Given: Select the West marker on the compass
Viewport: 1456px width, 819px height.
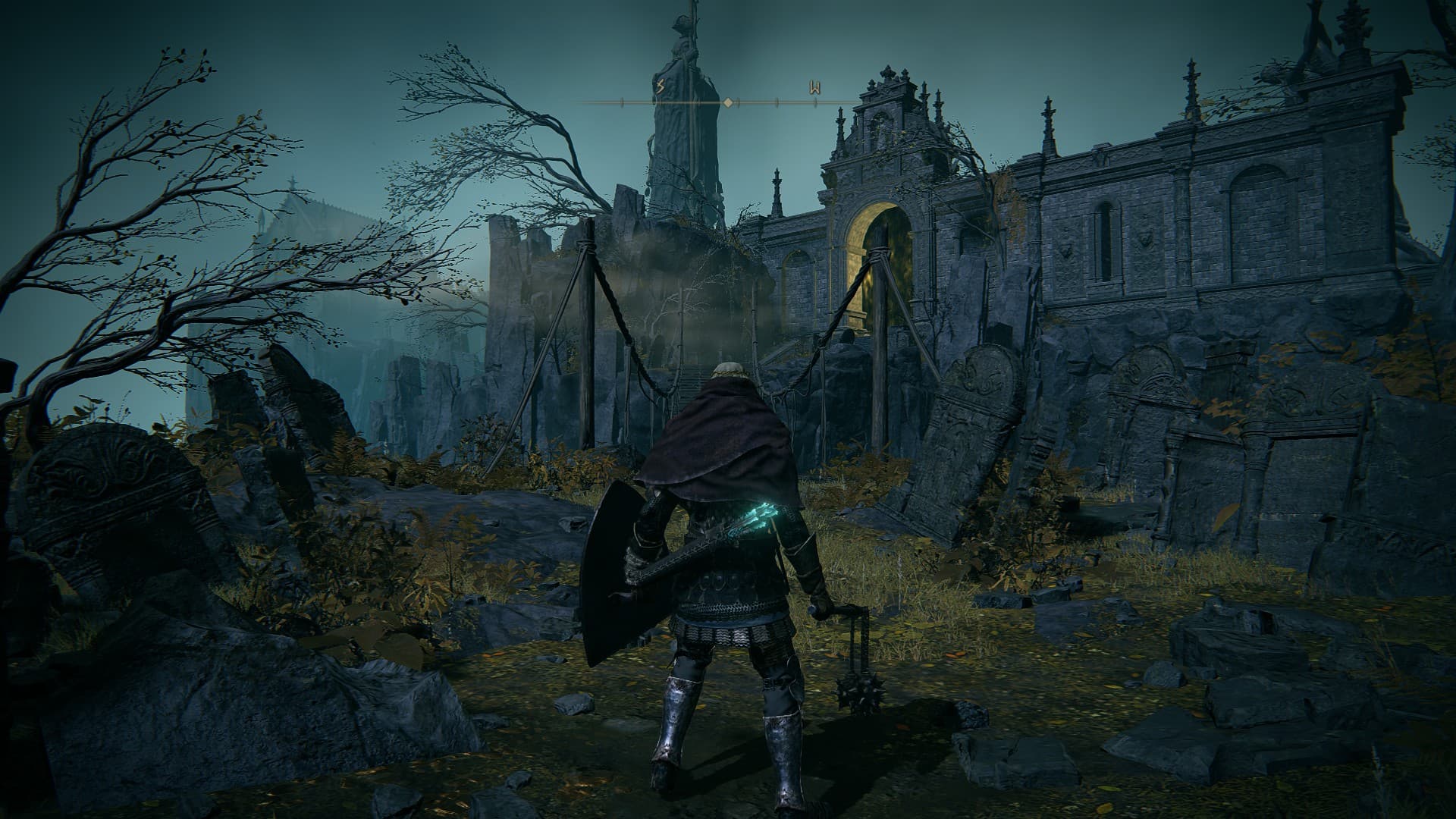Looking at the screenshot, I should click(x=814, y=88).
